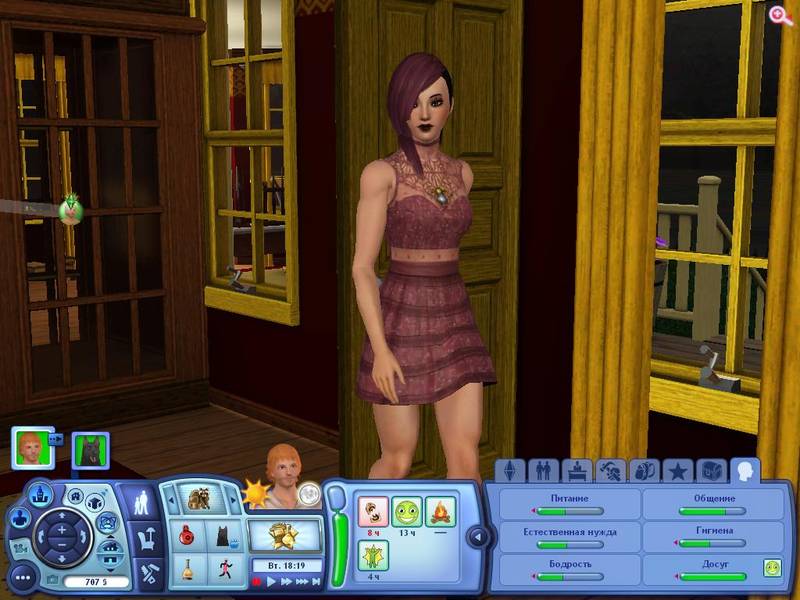Select the red-haired Sim portrait

tap(33, 448)
